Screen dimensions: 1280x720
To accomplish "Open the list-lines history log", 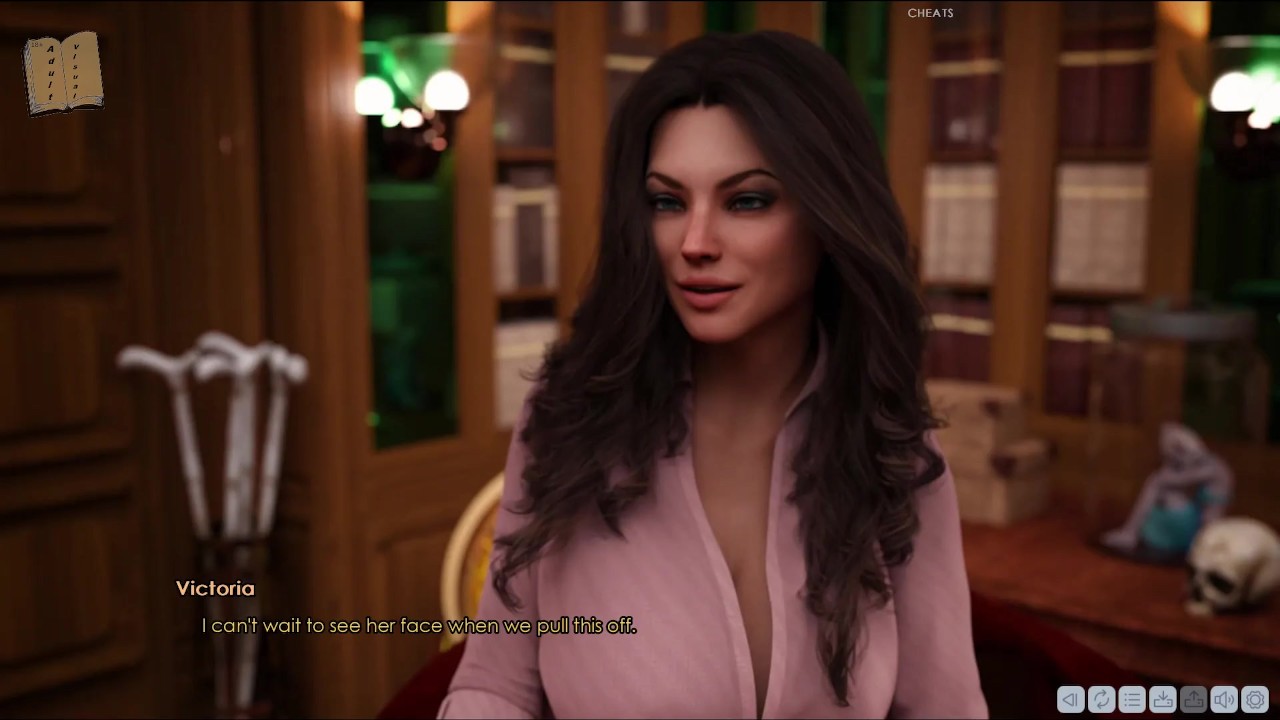I will click(x=1132, y=700).
